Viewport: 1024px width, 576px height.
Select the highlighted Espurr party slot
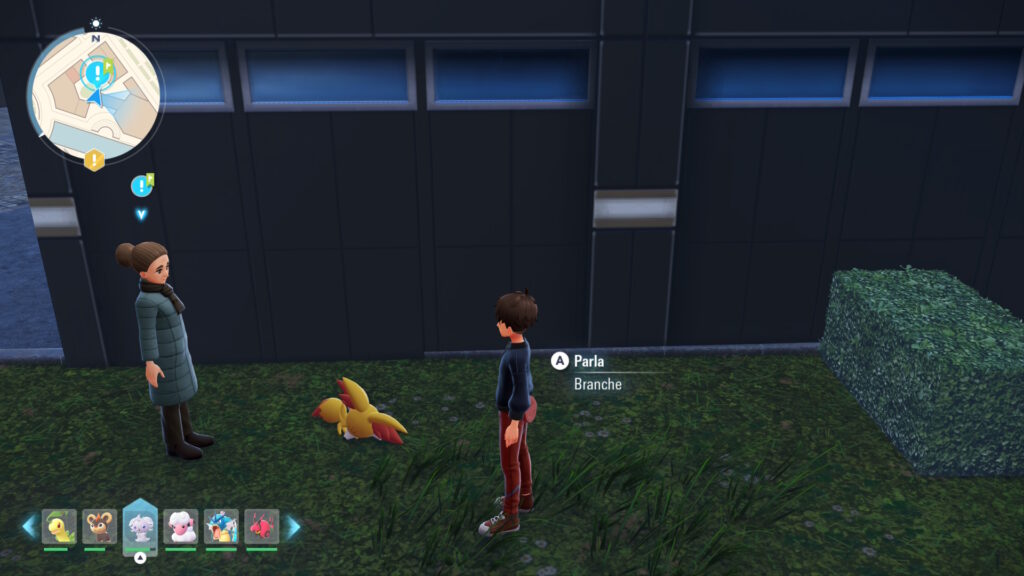tap(140, 526)
